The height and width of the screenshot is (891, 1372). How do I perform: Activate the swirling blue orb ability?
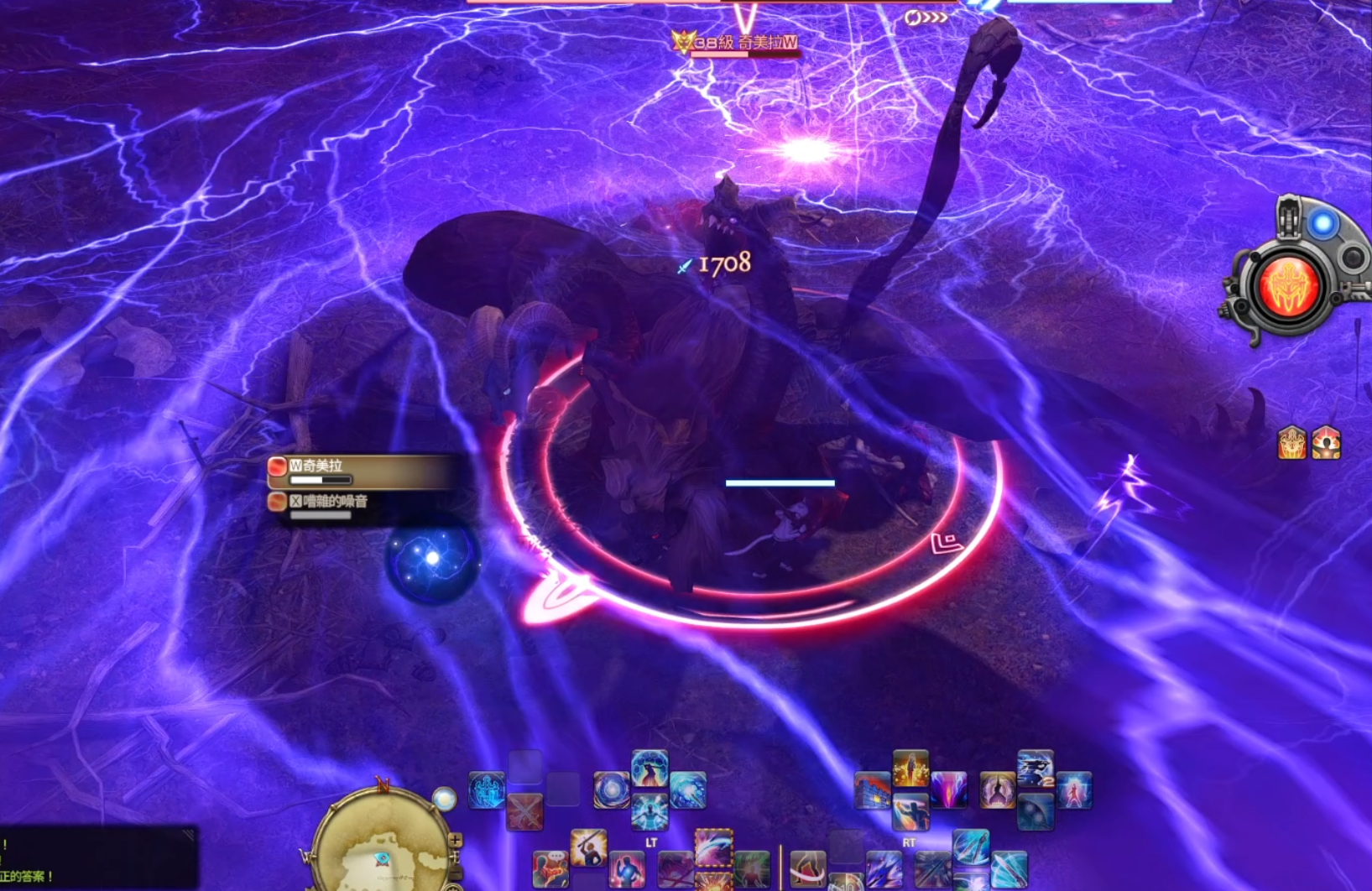point(611,789)
